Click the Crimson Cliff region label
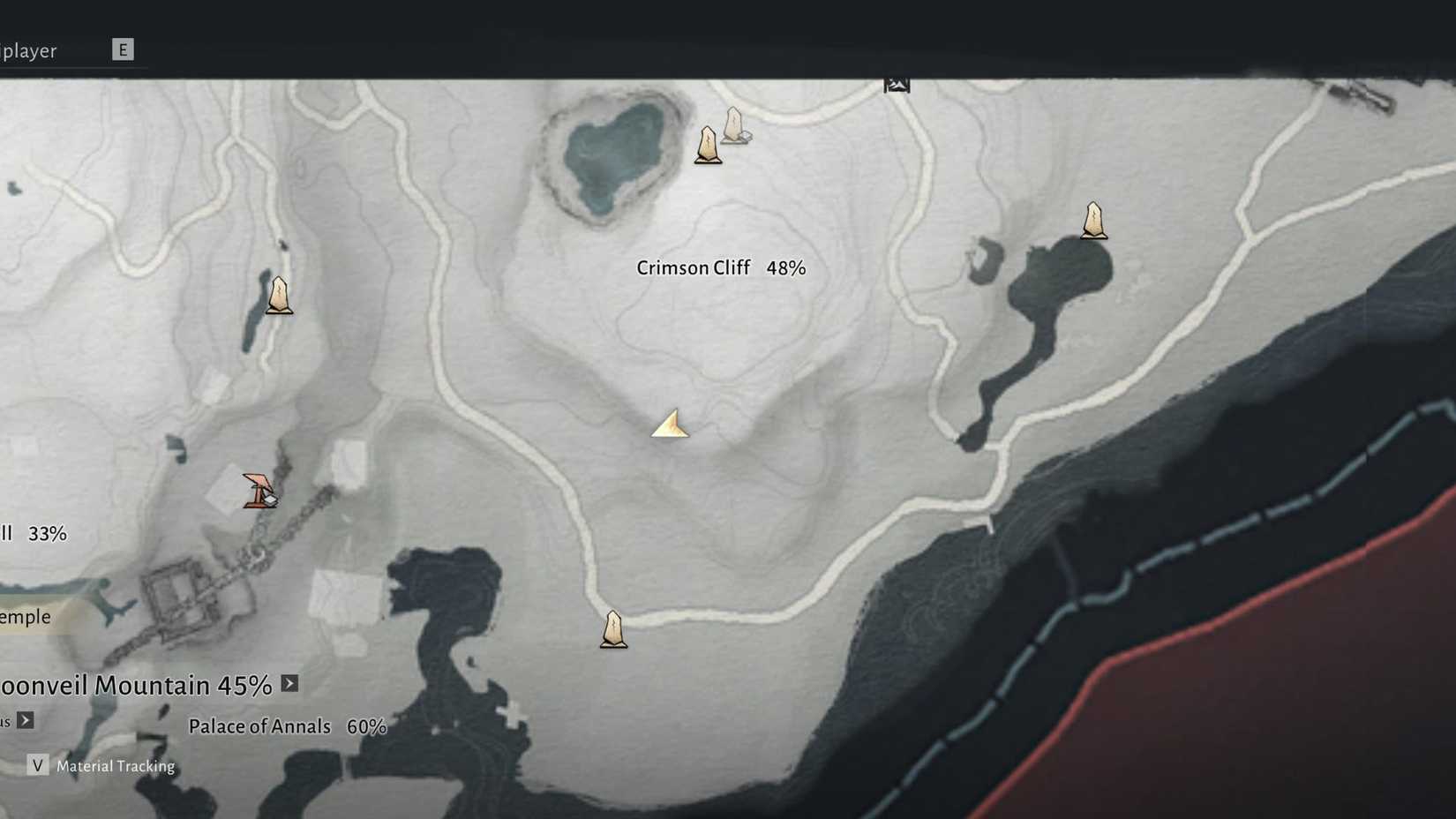The width and height of the screenshot is (1456, 819). coord(694,267)
